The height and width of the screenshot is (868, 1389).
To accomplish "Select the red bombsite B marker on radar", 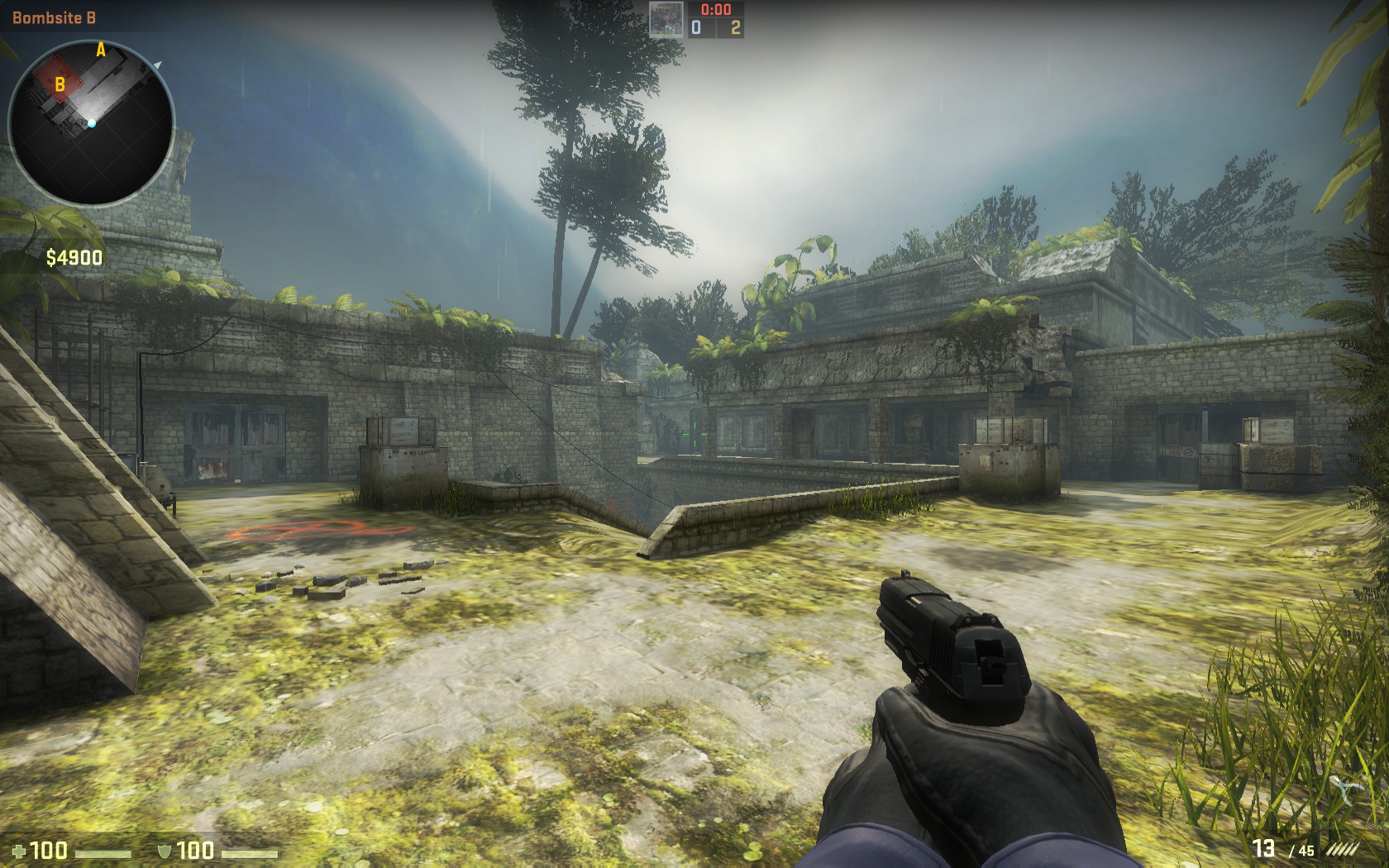I will [60, 83].
